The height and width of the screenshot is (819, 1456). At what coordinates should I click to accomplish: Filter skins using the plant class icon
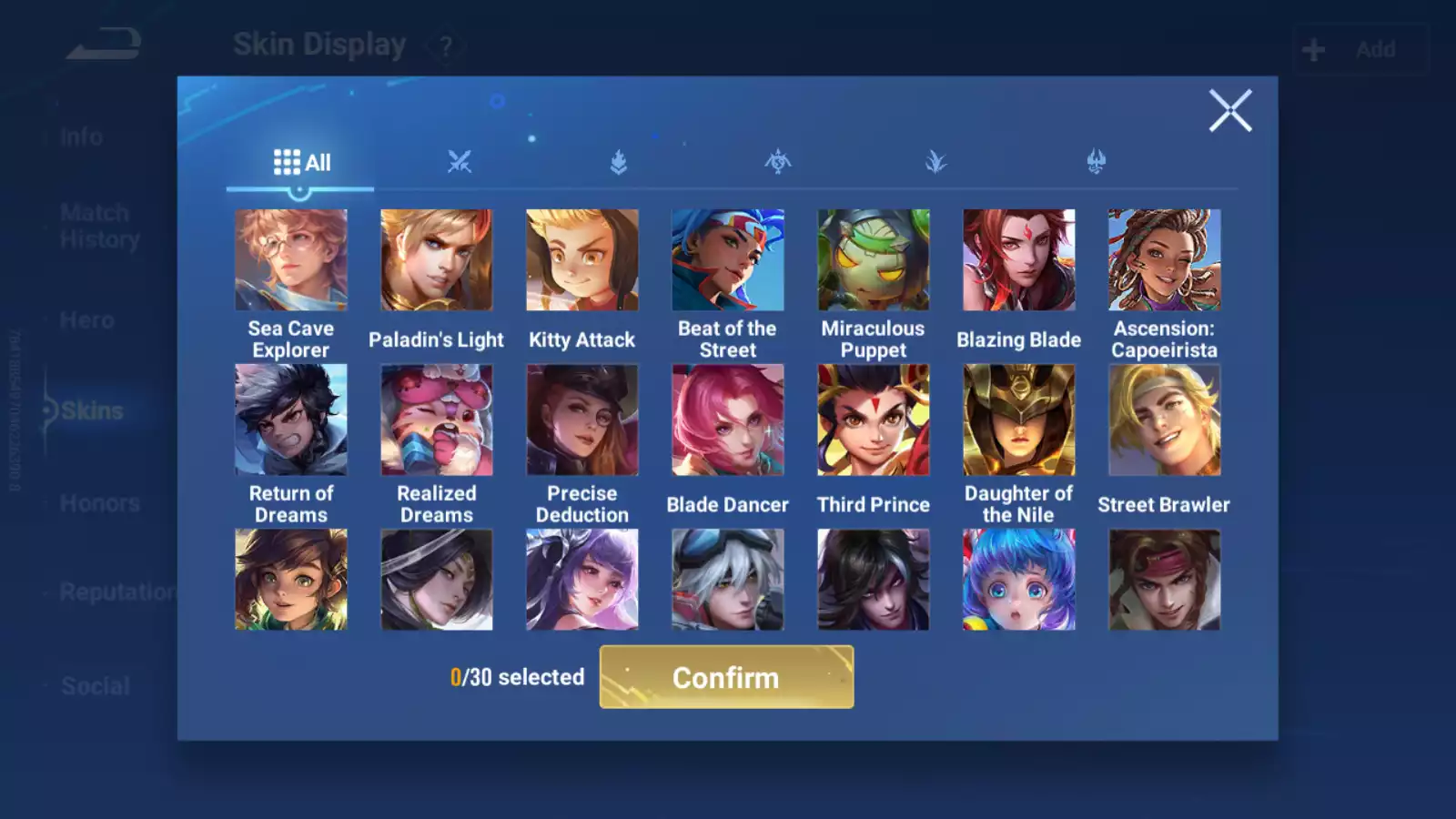point(935,160)
